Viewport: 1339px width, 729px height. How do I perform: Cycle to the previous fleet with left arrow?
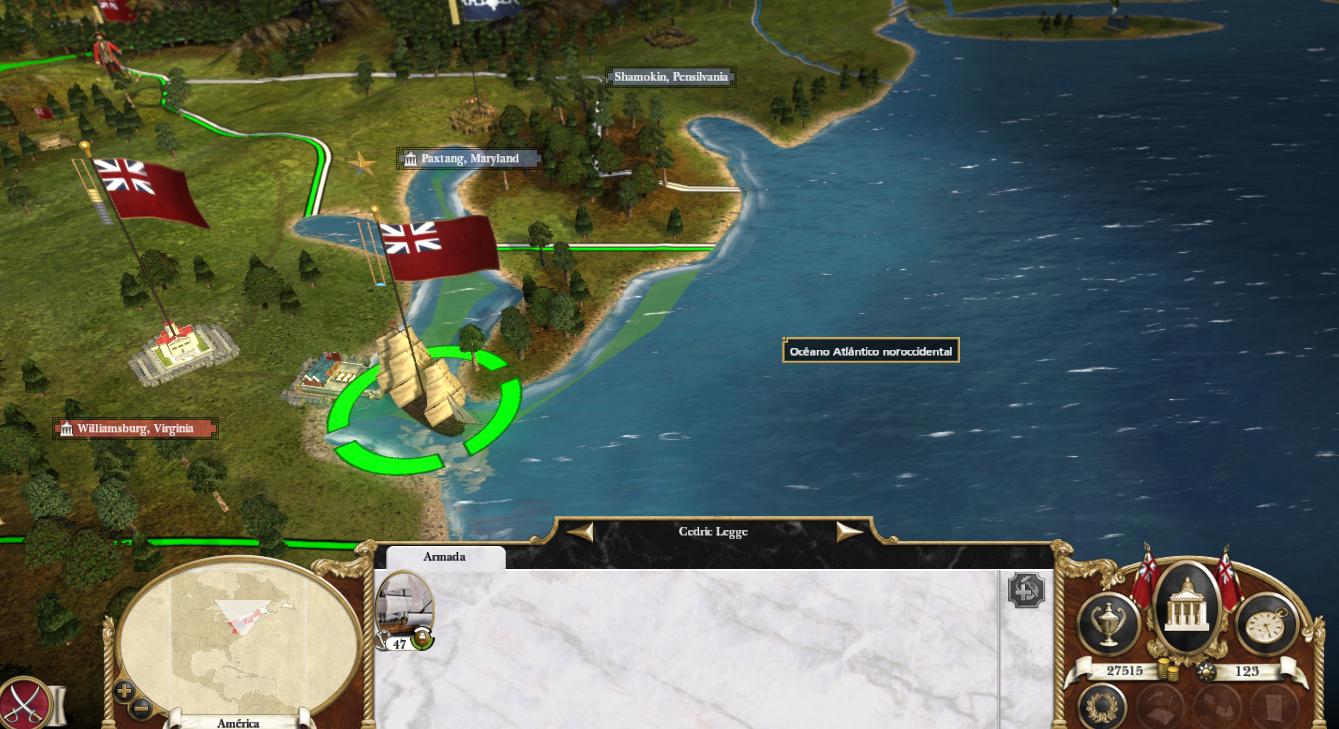point(580,532)
